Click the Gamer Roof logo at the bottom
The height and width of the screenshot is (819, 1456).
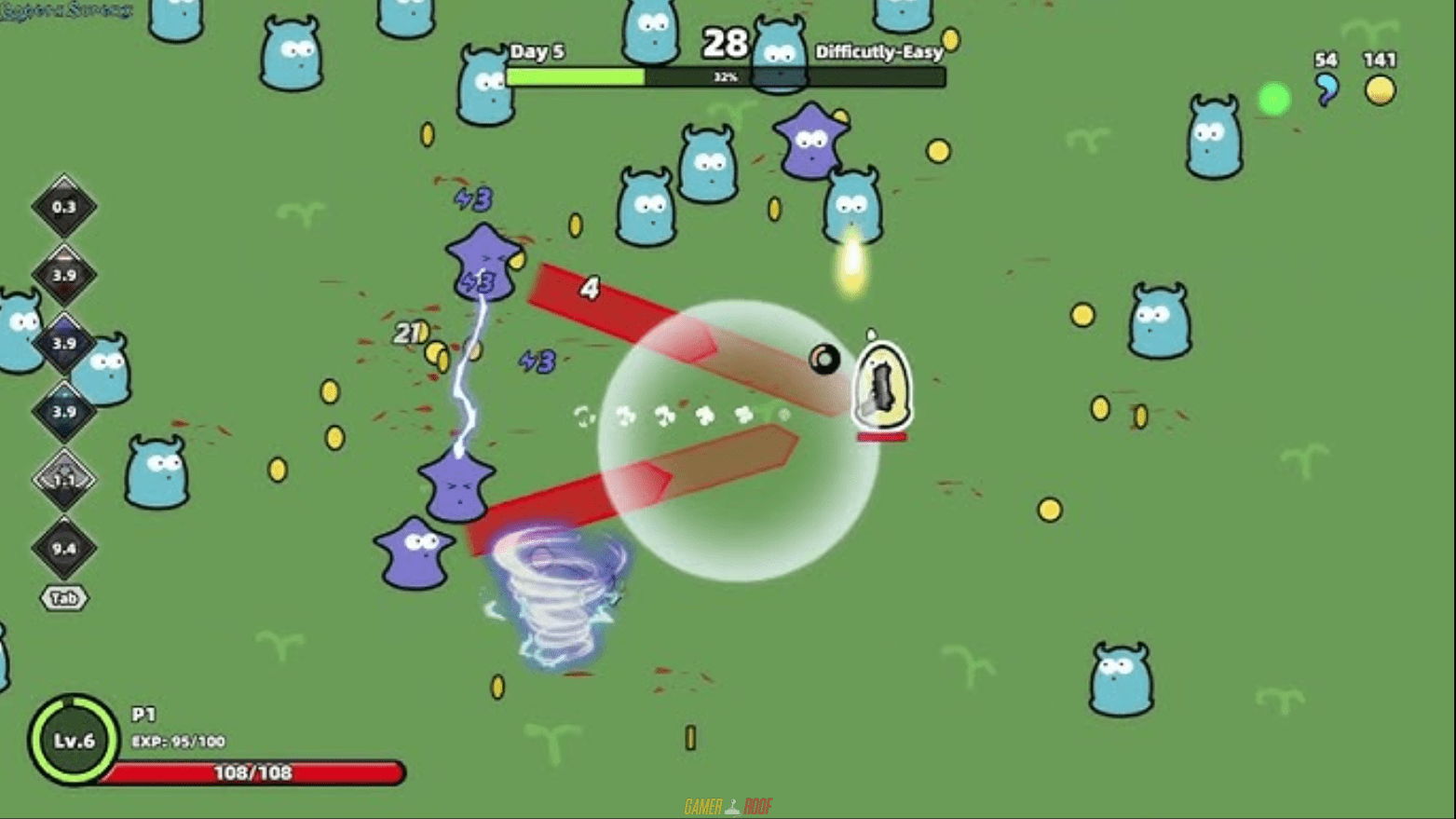point(728,803)
